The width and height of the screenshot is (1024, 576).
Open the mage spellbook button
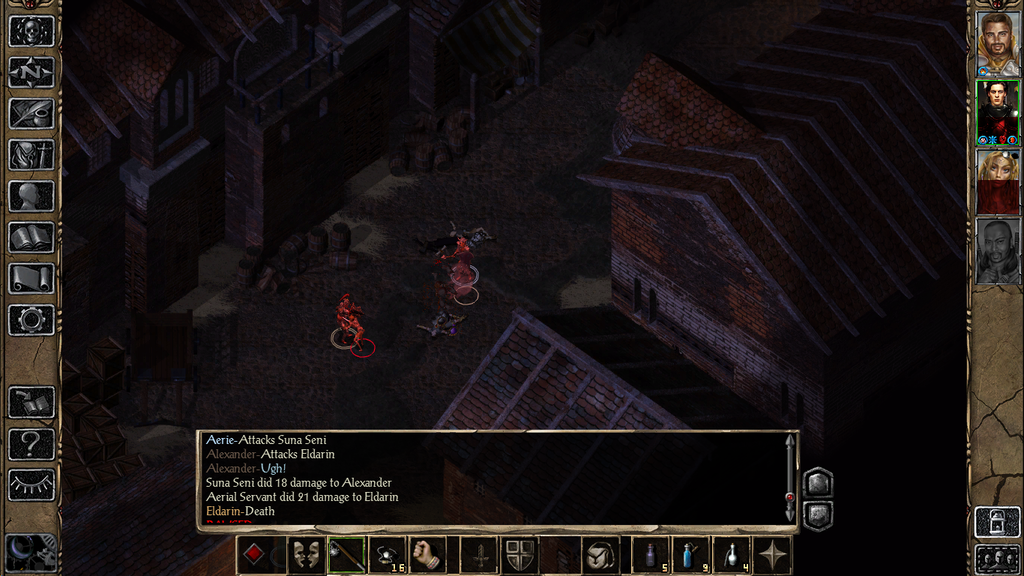coord(31,237)
